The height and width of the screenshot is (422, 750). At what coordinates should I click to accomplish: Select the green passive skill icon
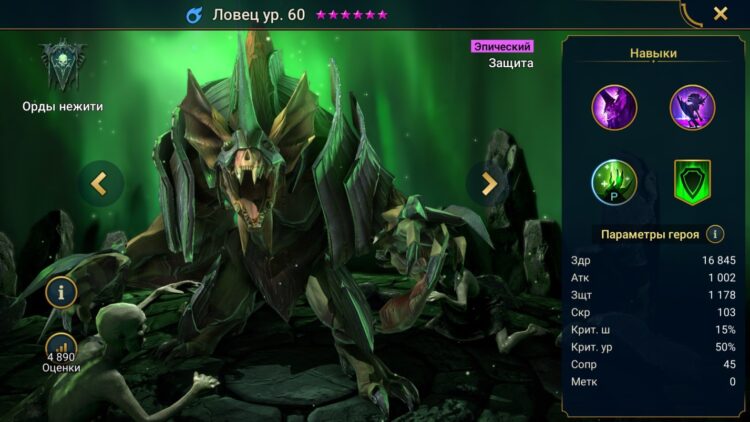pos(614,182)
